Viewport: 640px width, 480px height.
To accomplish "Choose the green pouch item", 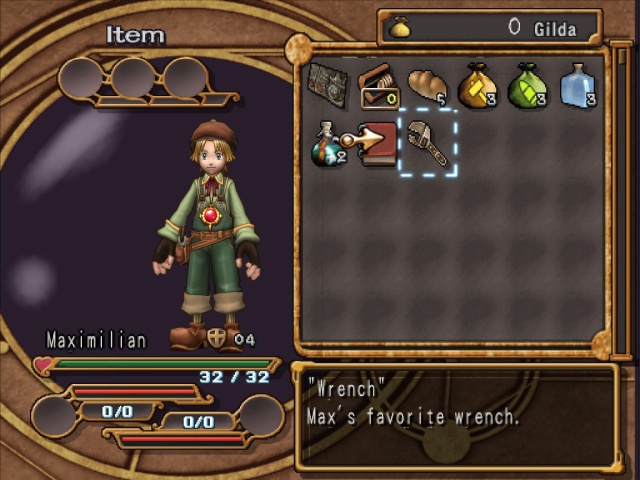I will (527, 86).
